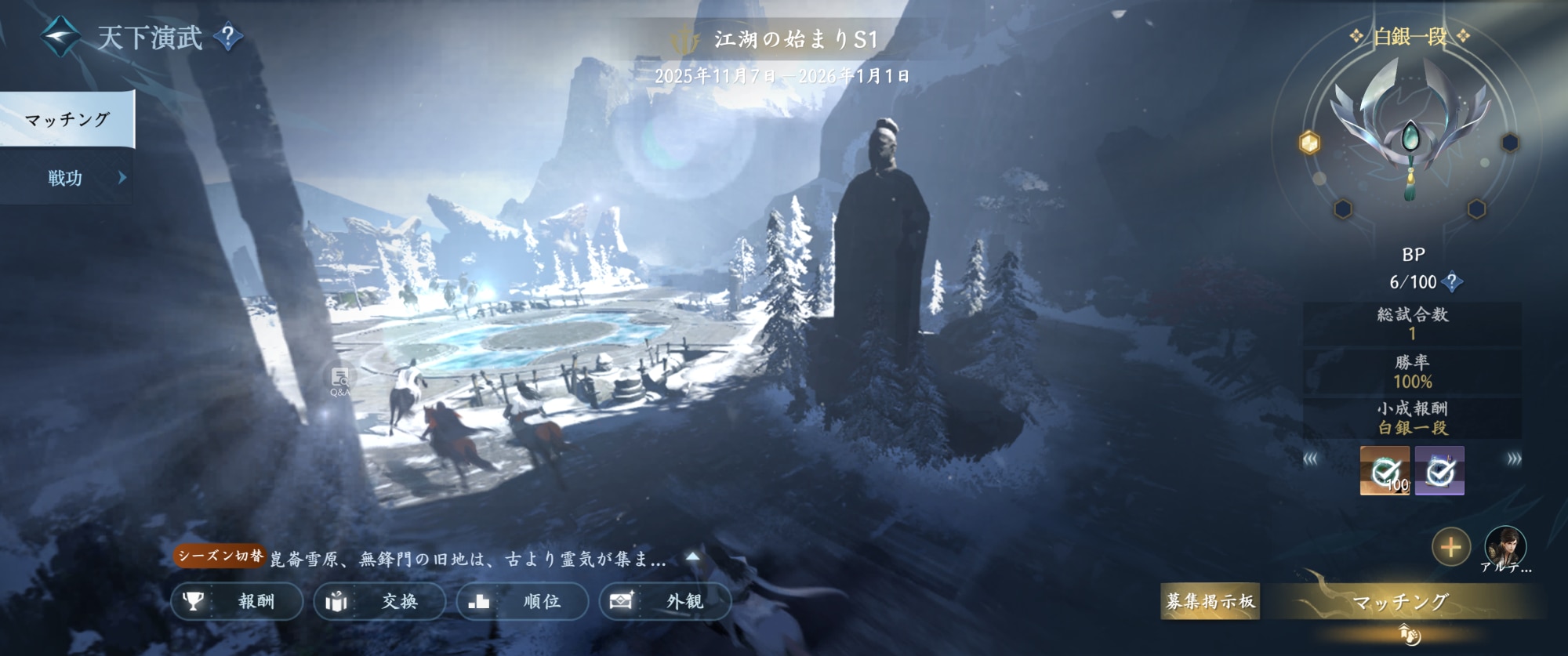Viewport: 1568px width, 656px height.
Task: Open the 外観 appearance button
Action: tap(665, 601)
